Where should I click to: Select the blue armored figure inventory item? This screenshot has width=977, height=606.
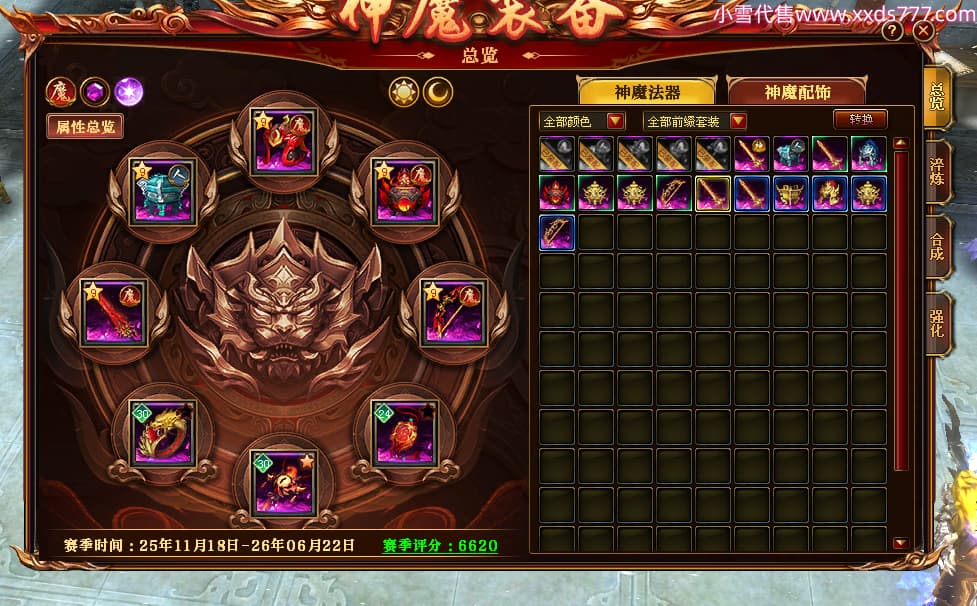(868, 154)
